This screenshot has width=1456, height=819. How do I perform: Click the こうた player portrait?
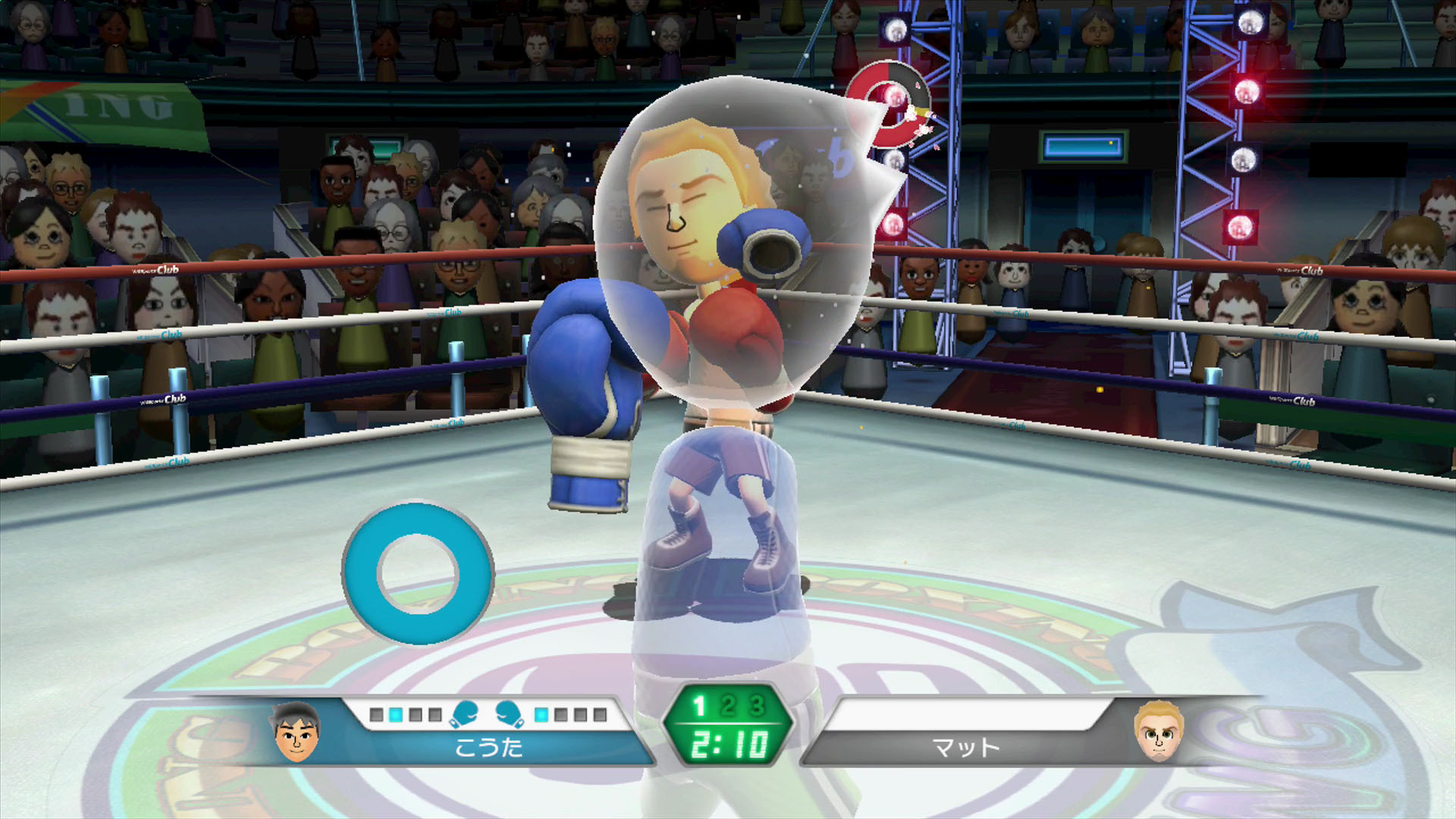[297, 733]
